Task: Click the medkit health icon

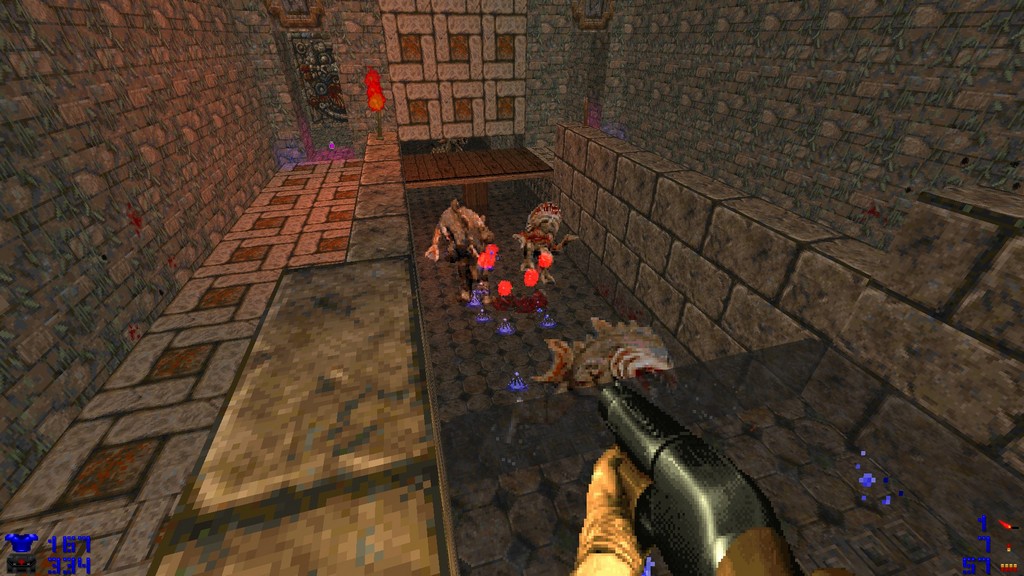Action: tap(20, 566)
